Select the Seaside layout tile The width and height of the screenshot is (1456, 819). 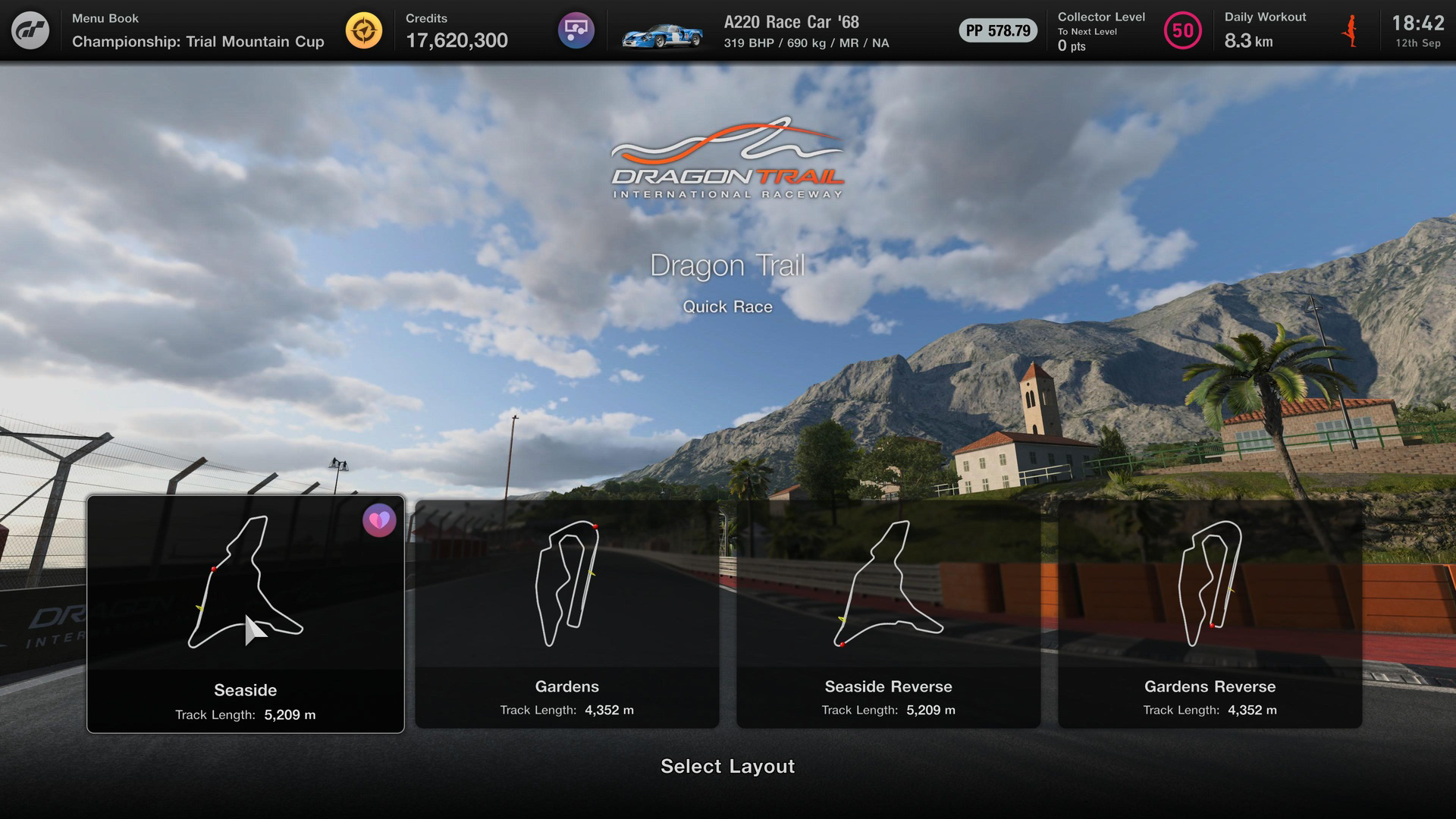click(x=245, y=614)
